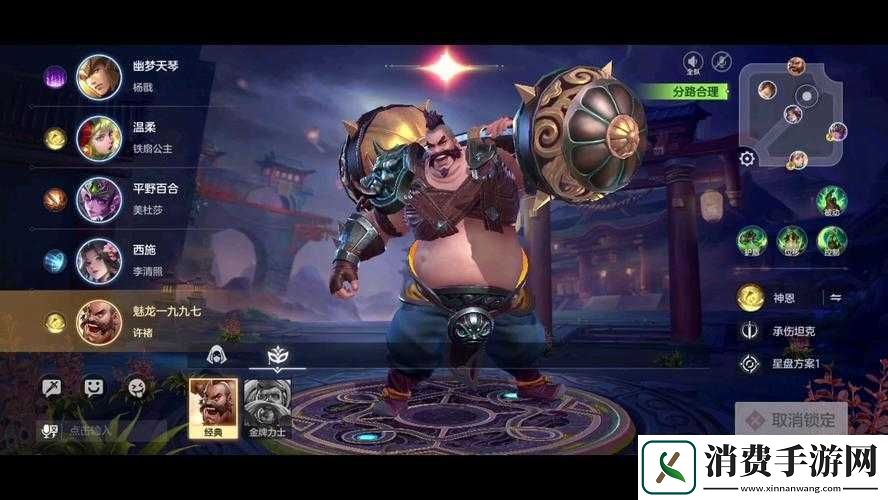Viewport: 888px width, 500px height.
Task: Open the lane map gear settings
Action: point(747,158)
